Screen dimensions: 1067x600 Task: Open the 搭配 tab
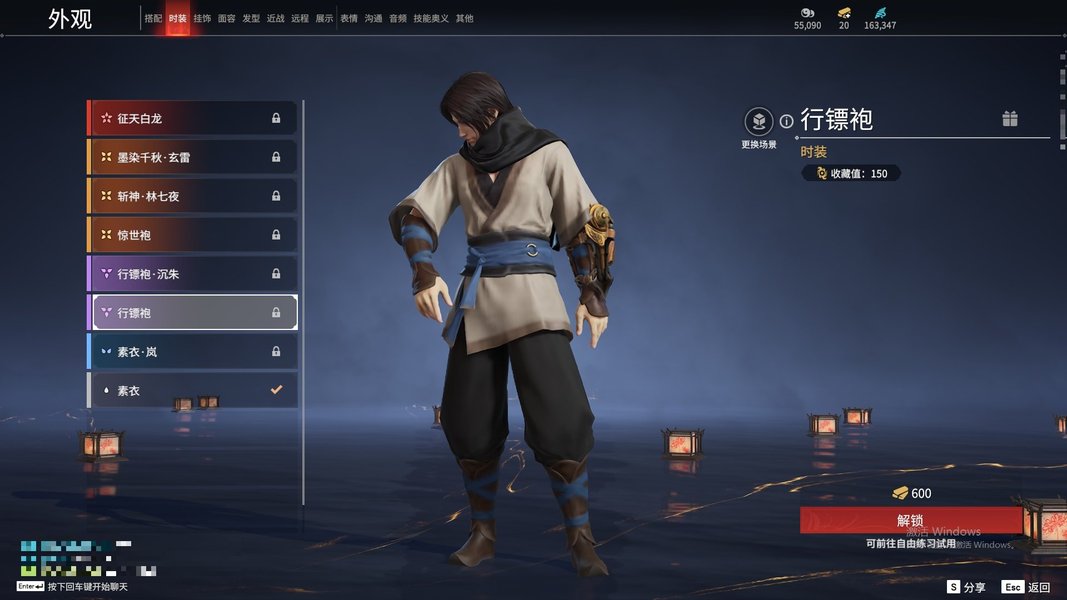(x=153, y=19)
